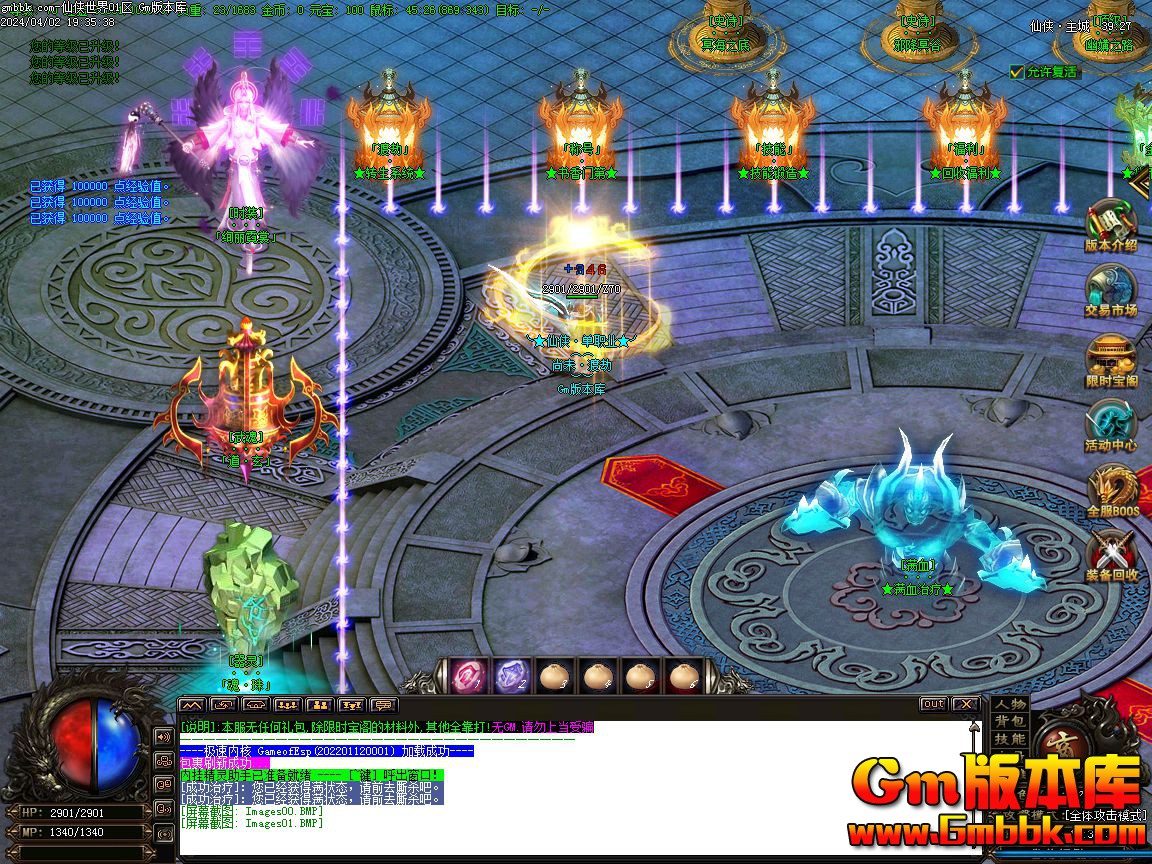Click the round 商 shop emblem

point(1060,741)
